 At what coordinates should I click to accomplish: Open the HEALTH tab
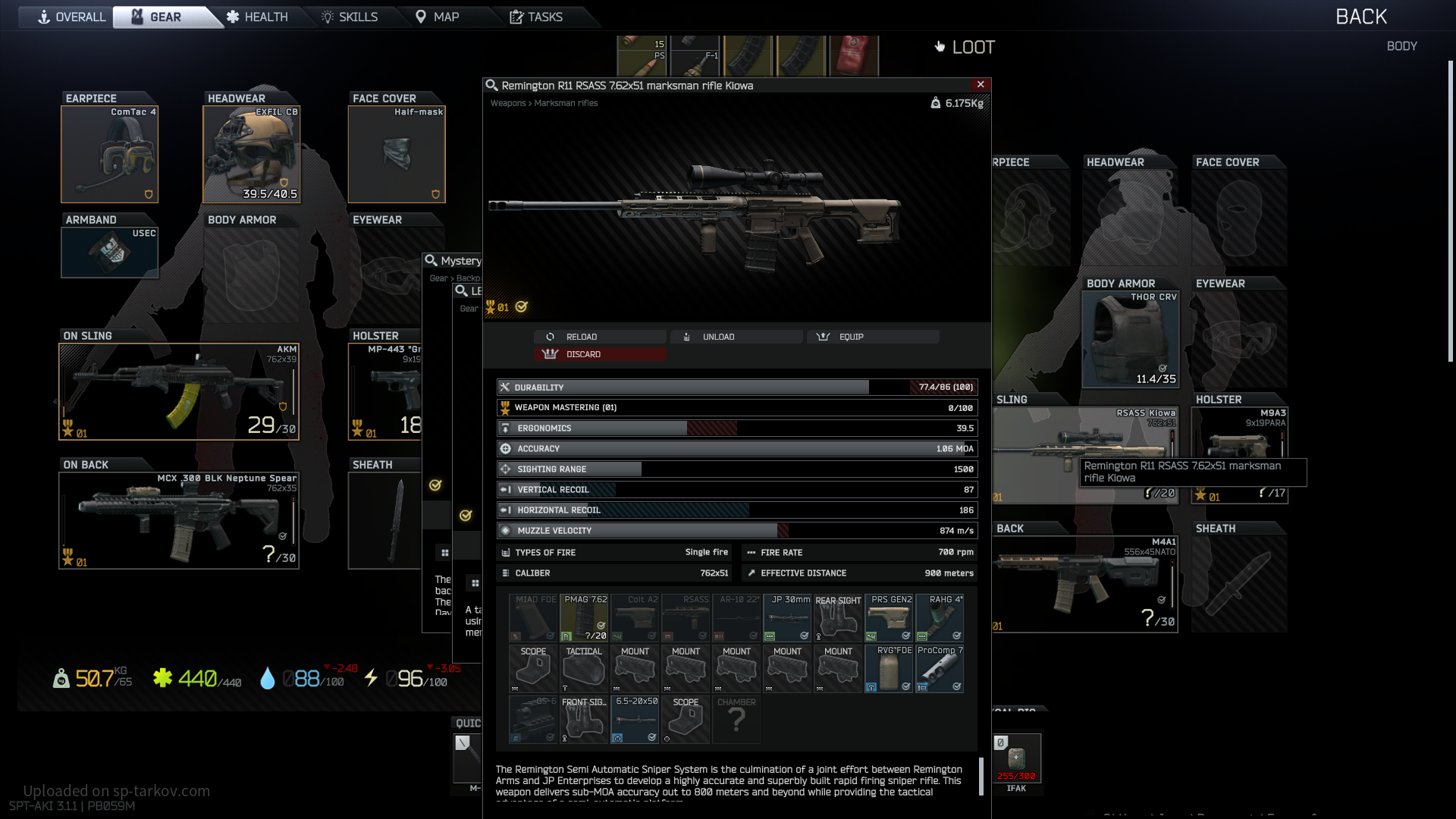point(258,17)
